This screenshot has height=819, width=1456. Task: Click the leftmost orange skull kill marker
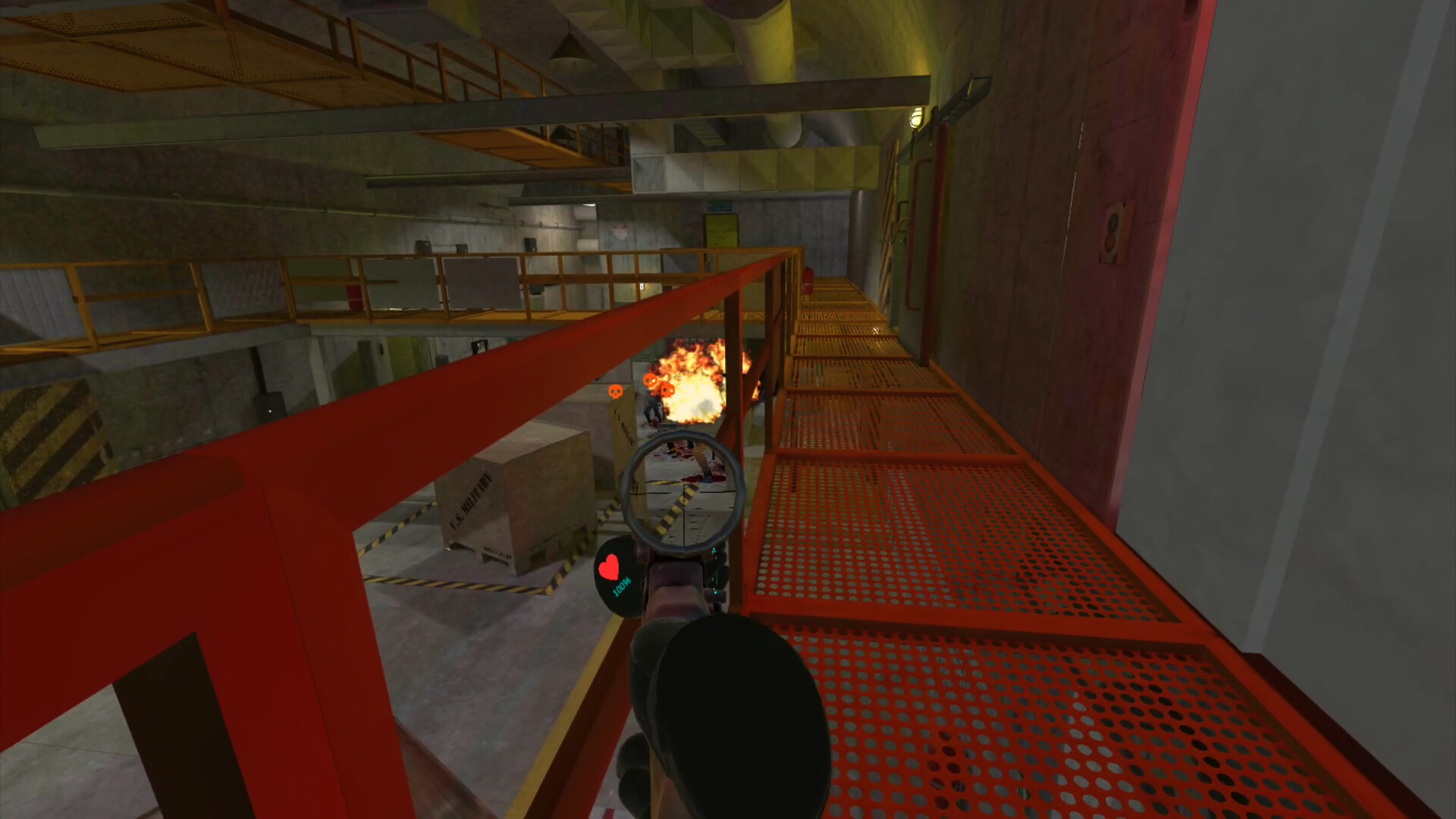click(x=616, y=391)
